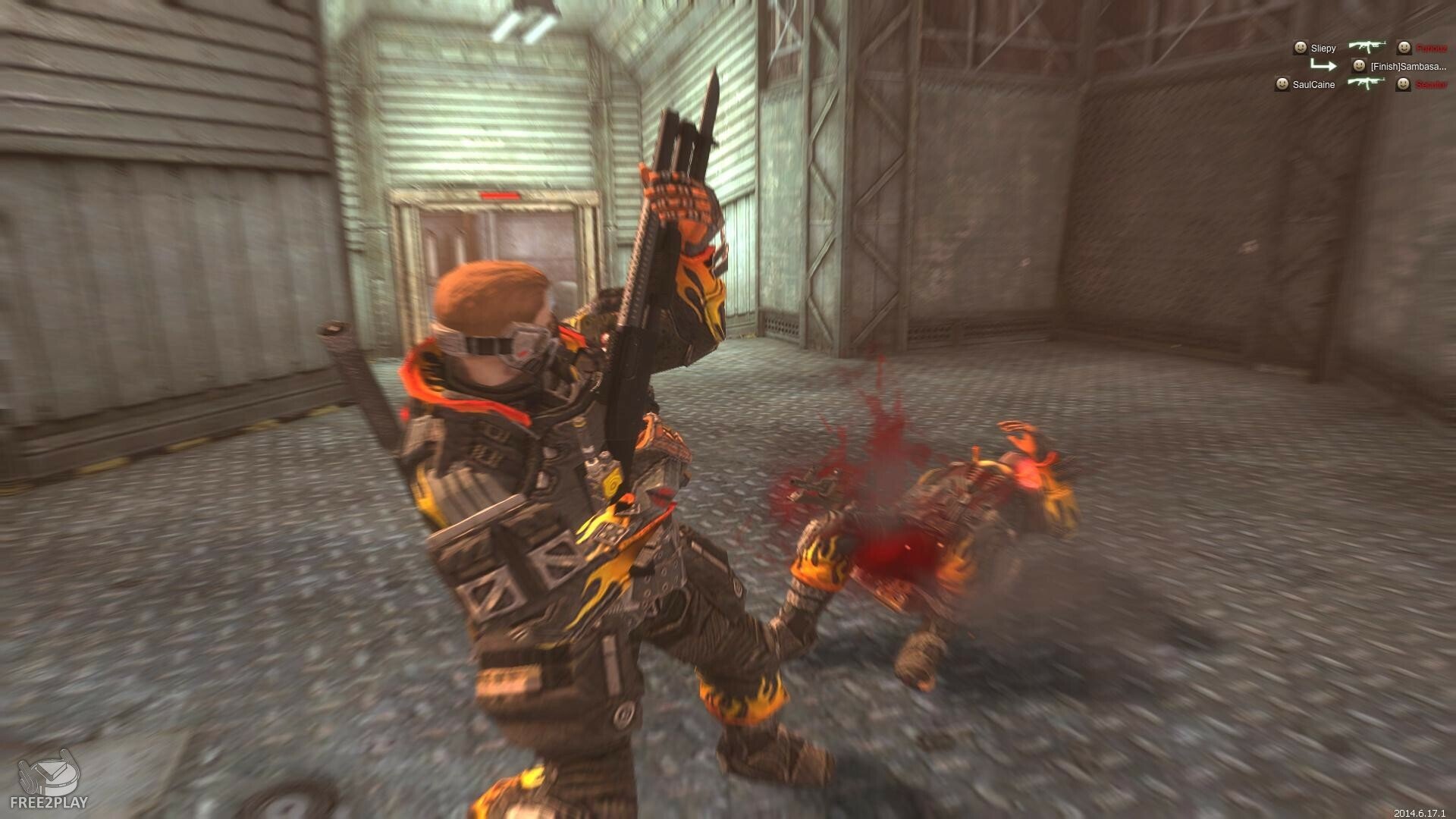This screenshot has height=819, width=1456.
Task: Click the [Finish]Sambasa... player entry
Action: 1407,67
